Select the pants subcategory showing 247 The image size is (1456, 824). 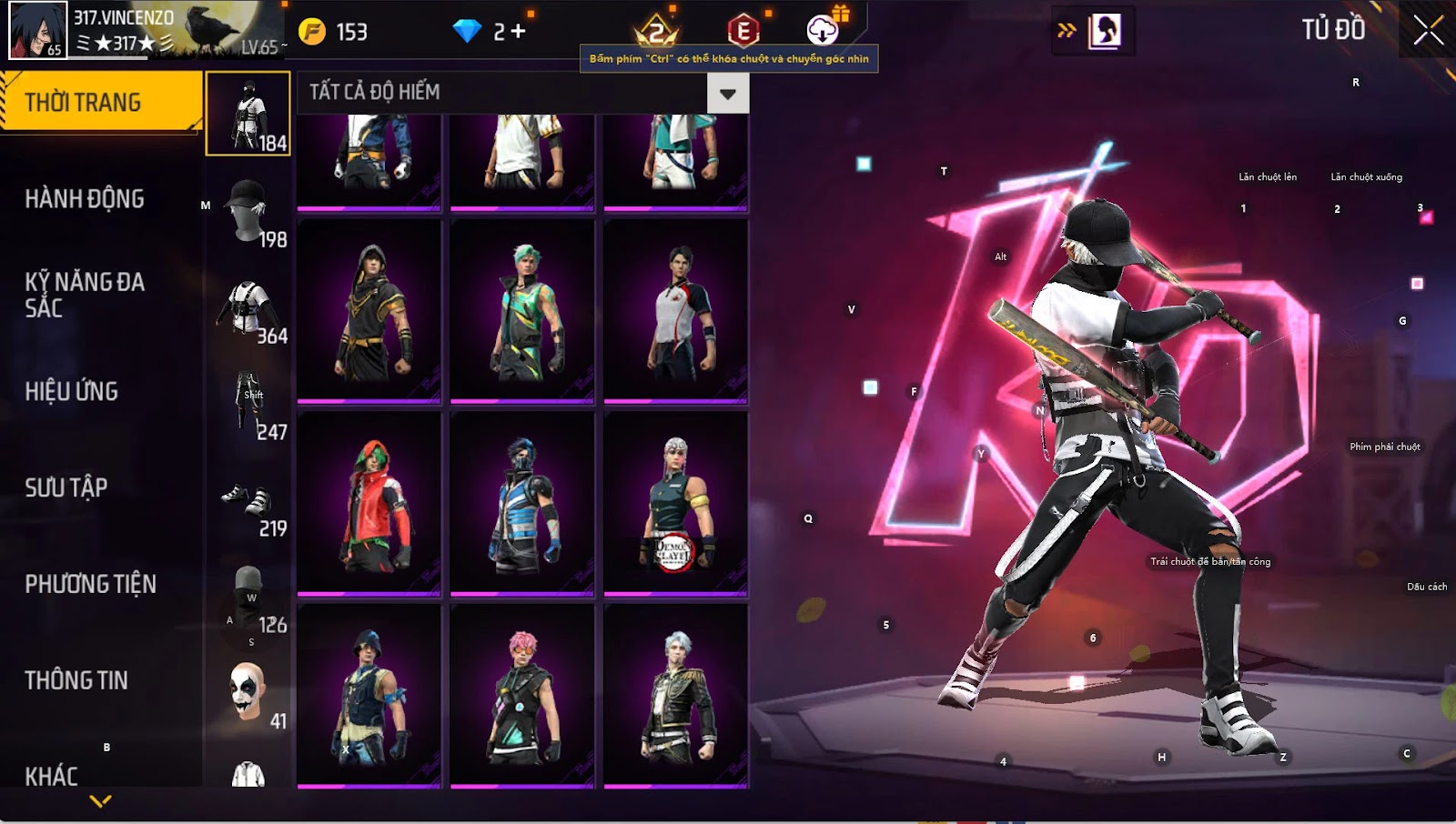(x=248, y=404)
